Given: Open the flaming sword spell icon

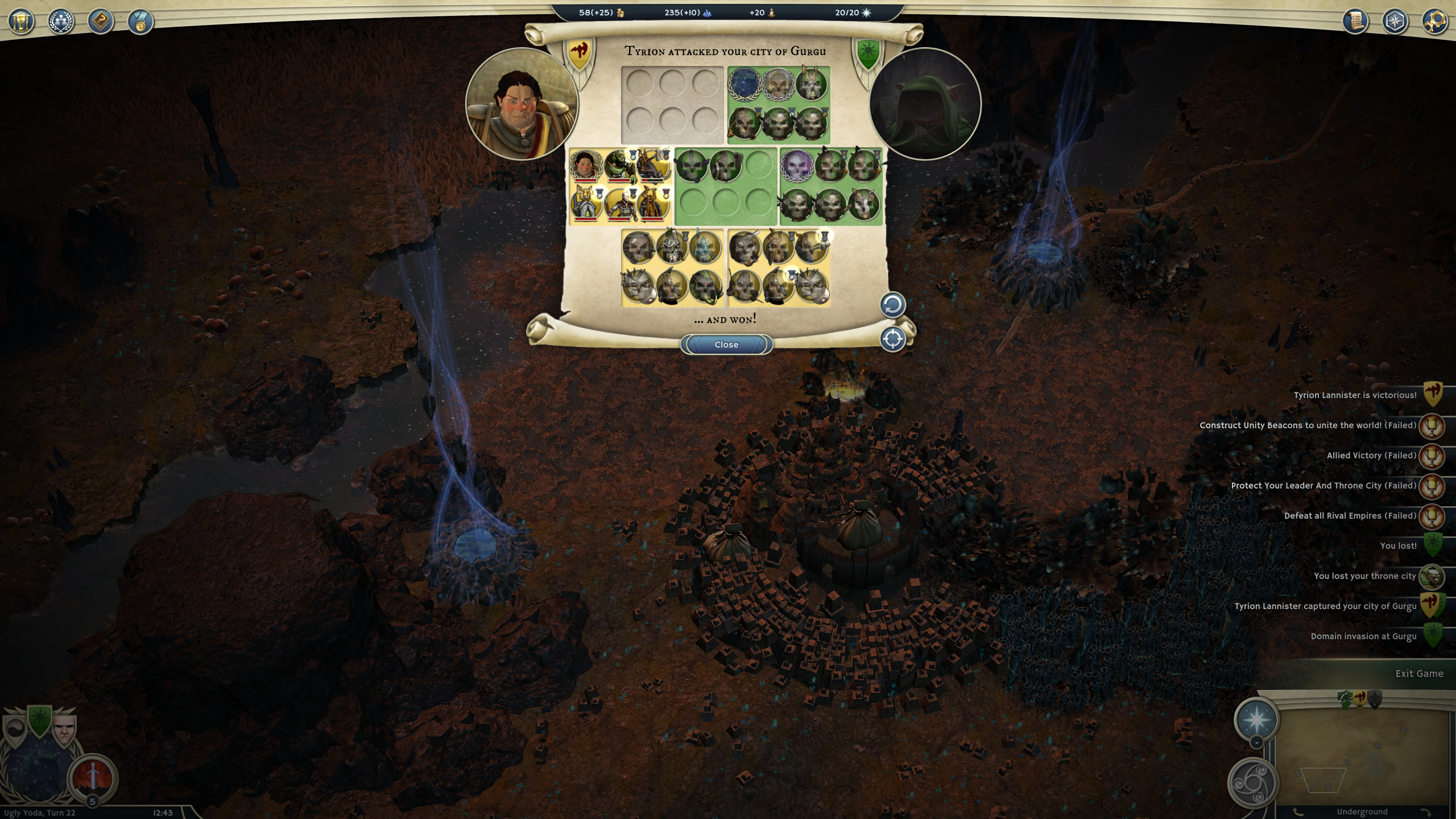Looking at the screenshot, I should [93, 777].
